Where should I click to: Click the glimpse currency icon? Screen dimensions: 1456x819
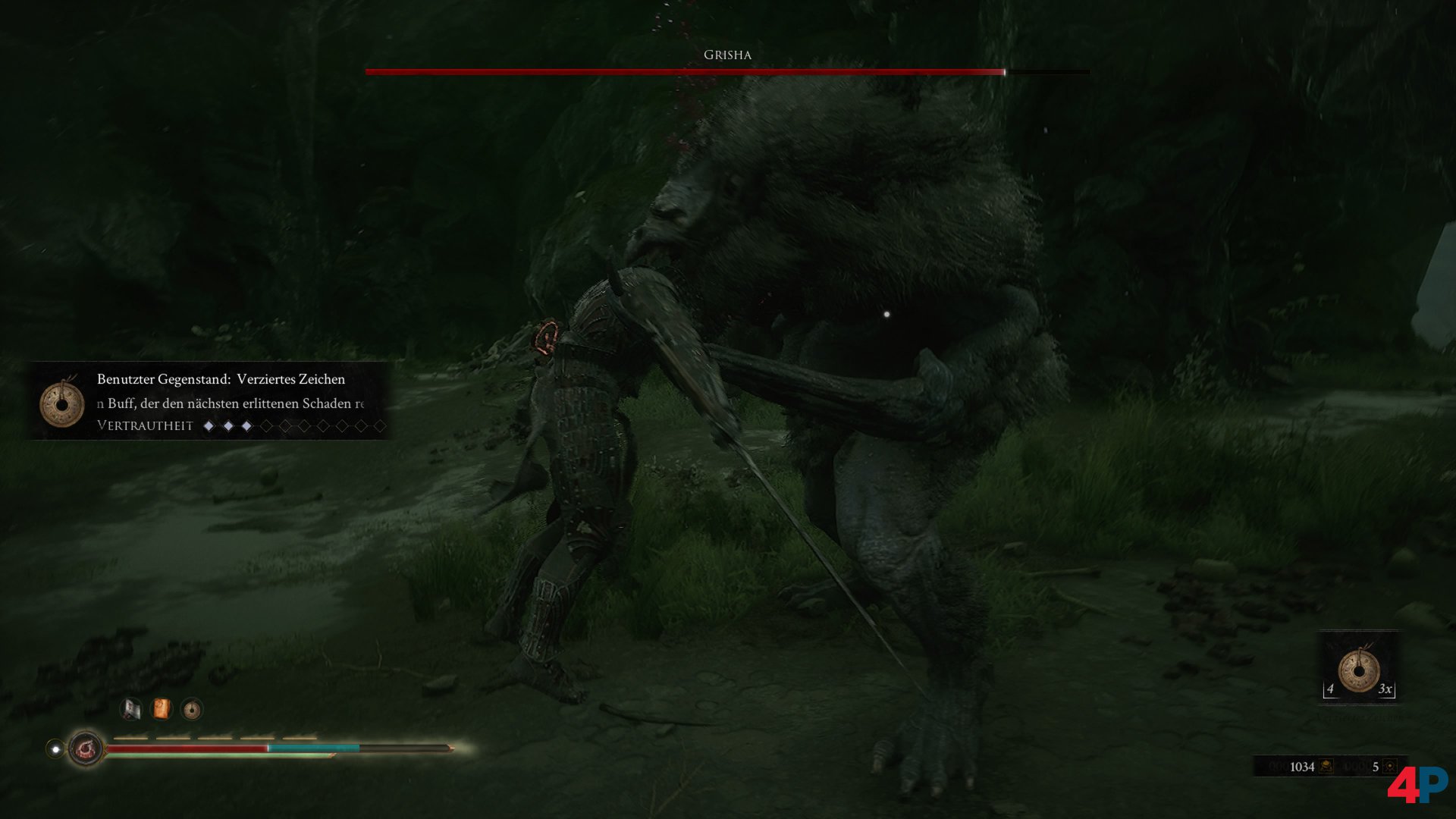pyautogui.click(x=1389, y=767)
